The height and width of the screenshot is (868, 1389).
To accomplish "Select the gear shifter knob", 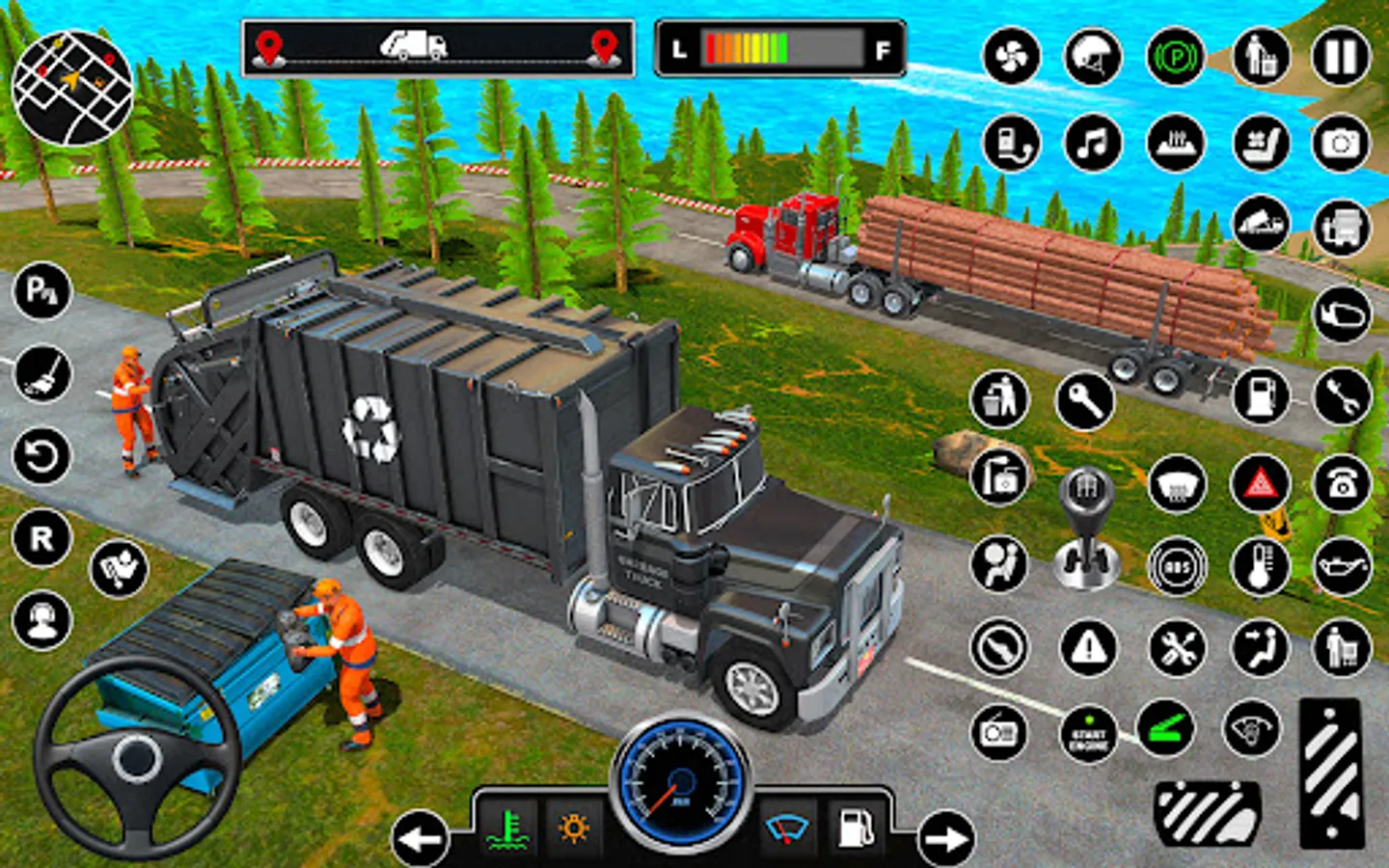I will [x=1087, y=526].
